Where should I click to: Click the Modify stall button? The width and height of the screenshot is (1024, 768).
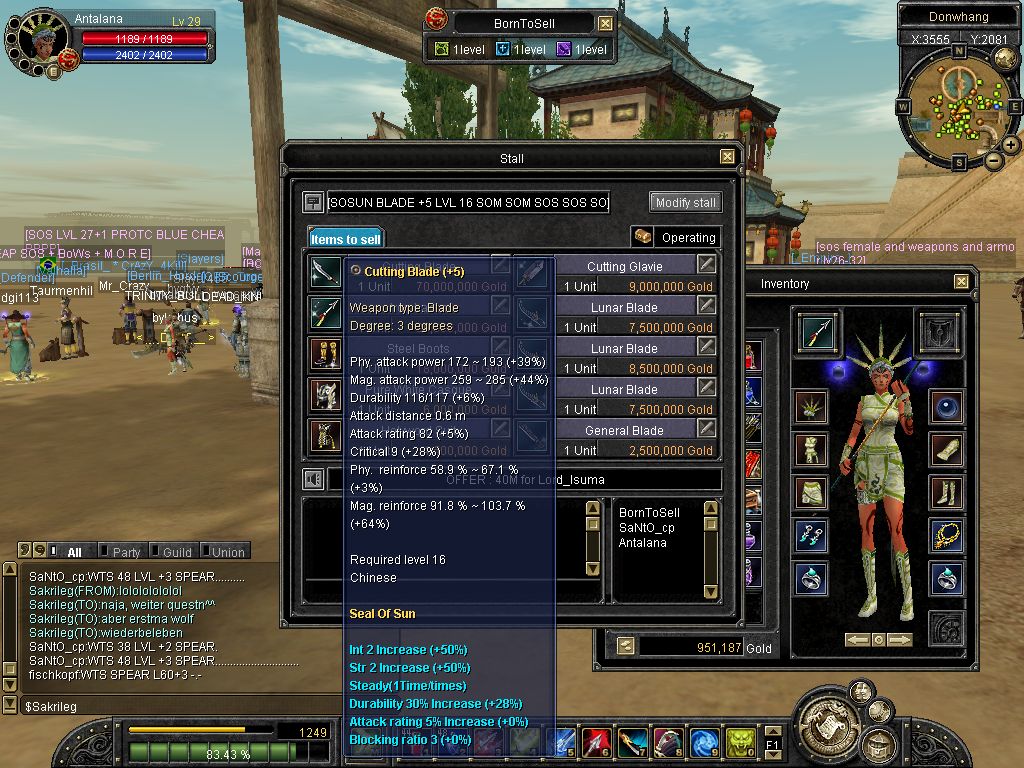point(685,202)
